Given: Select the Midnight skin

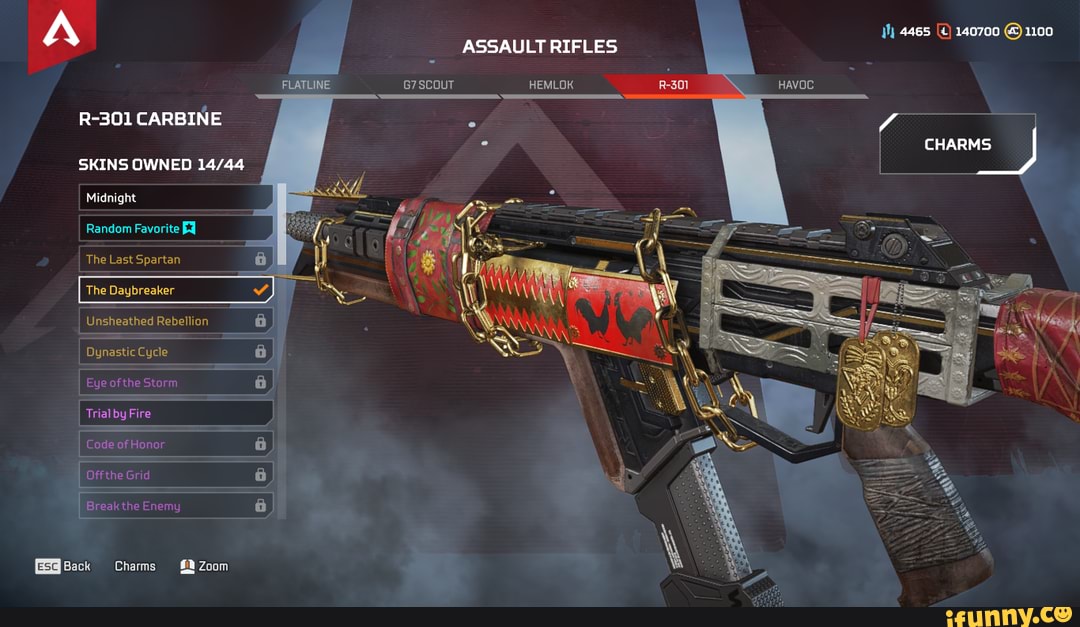Looking at the screenshot, I should [176, 198].
